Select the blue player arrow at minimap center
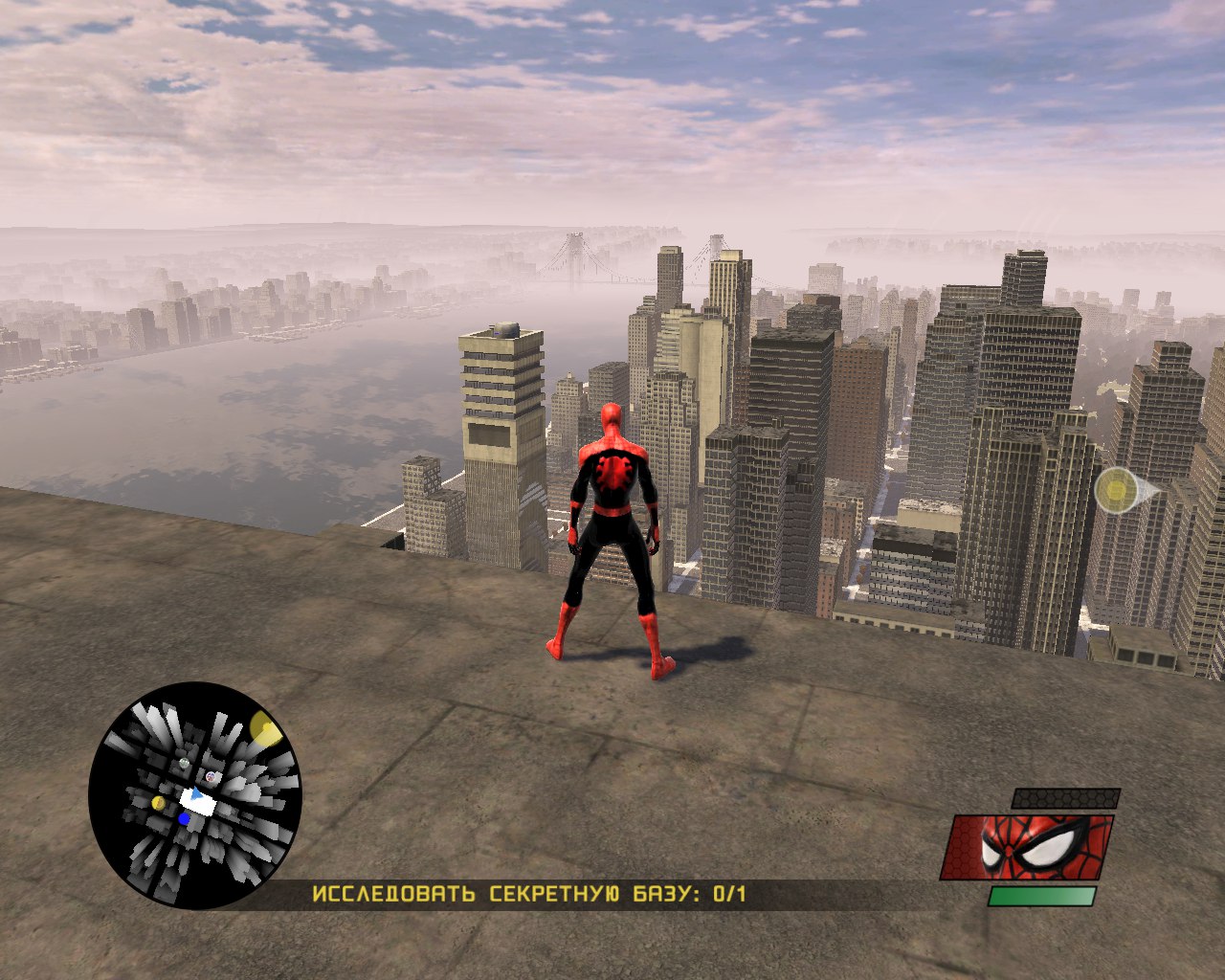Viewport: 1225px width, 980px height. coord(196,793)
